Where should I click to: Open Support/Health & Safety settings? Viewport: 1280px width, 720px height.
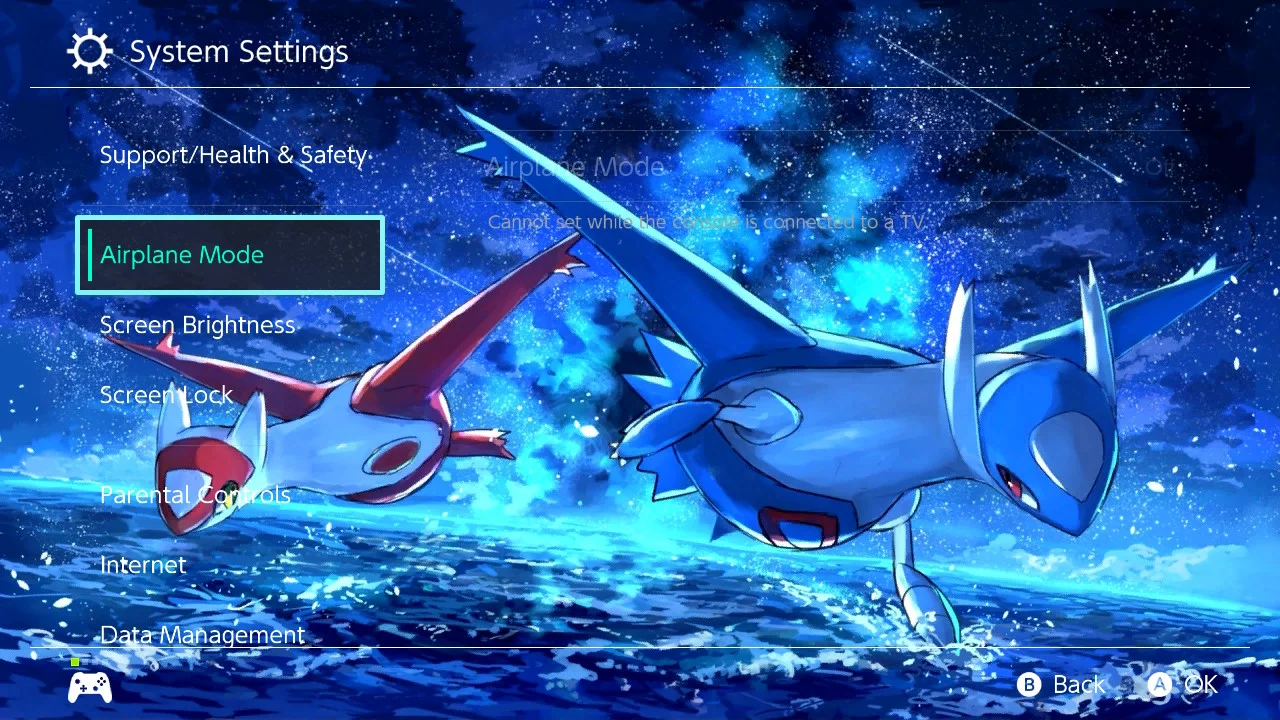click(233, 156)
